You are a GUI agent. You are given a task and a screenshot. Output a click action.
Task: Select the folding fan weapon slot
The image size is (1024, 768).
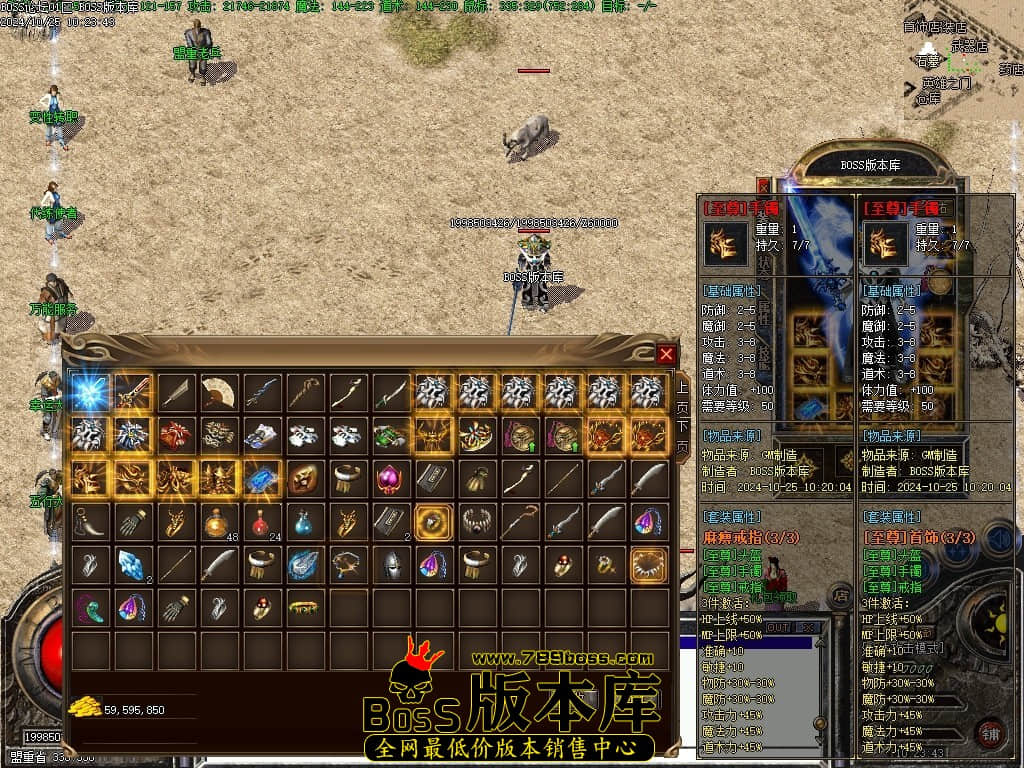[218, 392]
